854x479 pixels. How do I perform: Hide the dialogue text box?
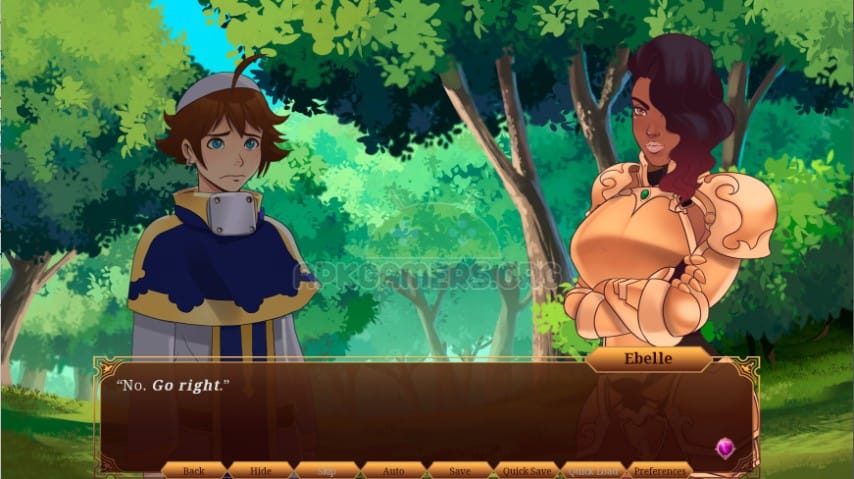click(x=261, y=470)
